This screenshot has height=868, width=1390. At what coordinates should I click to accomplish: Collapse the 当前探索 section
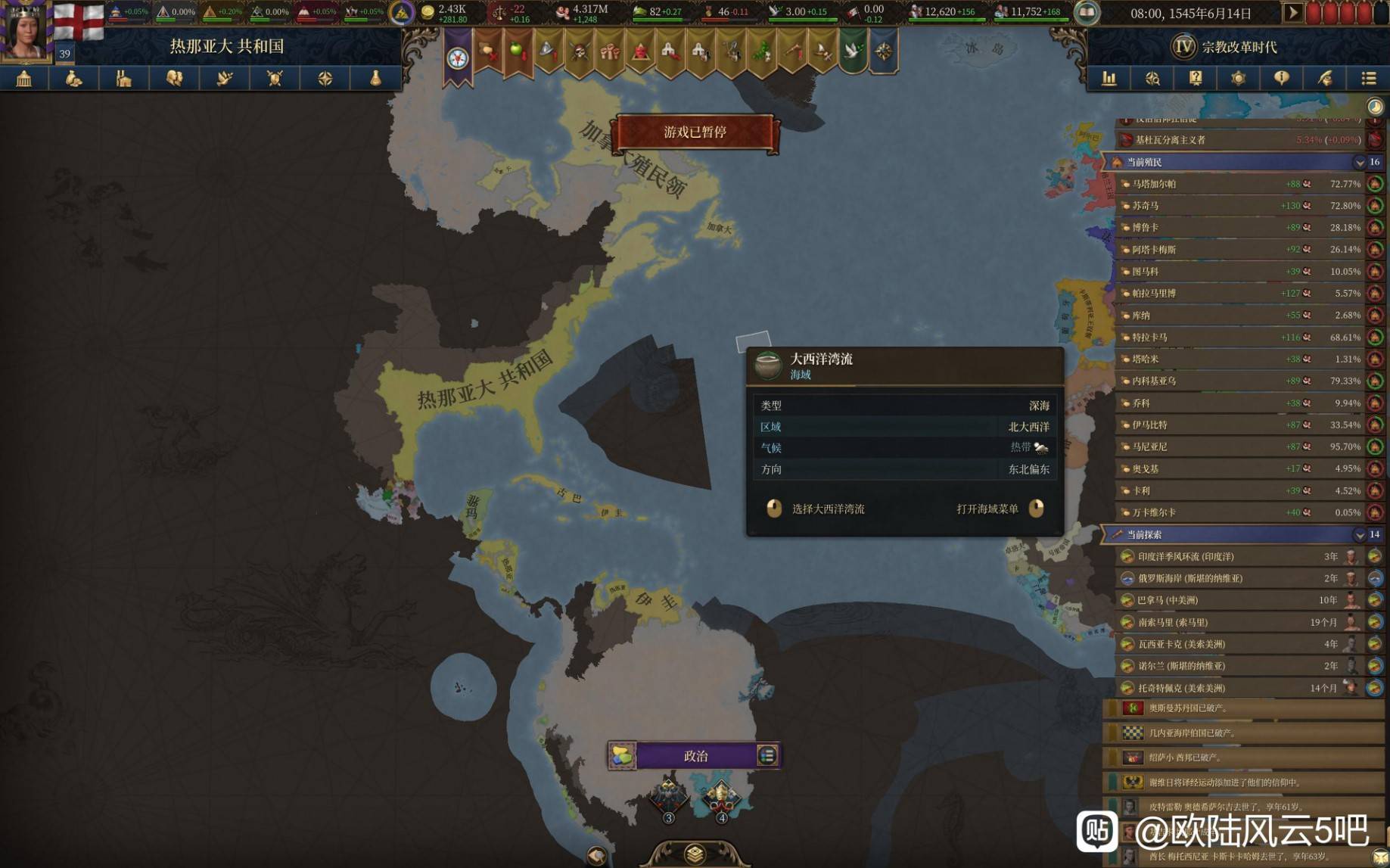pos(1359,535)
